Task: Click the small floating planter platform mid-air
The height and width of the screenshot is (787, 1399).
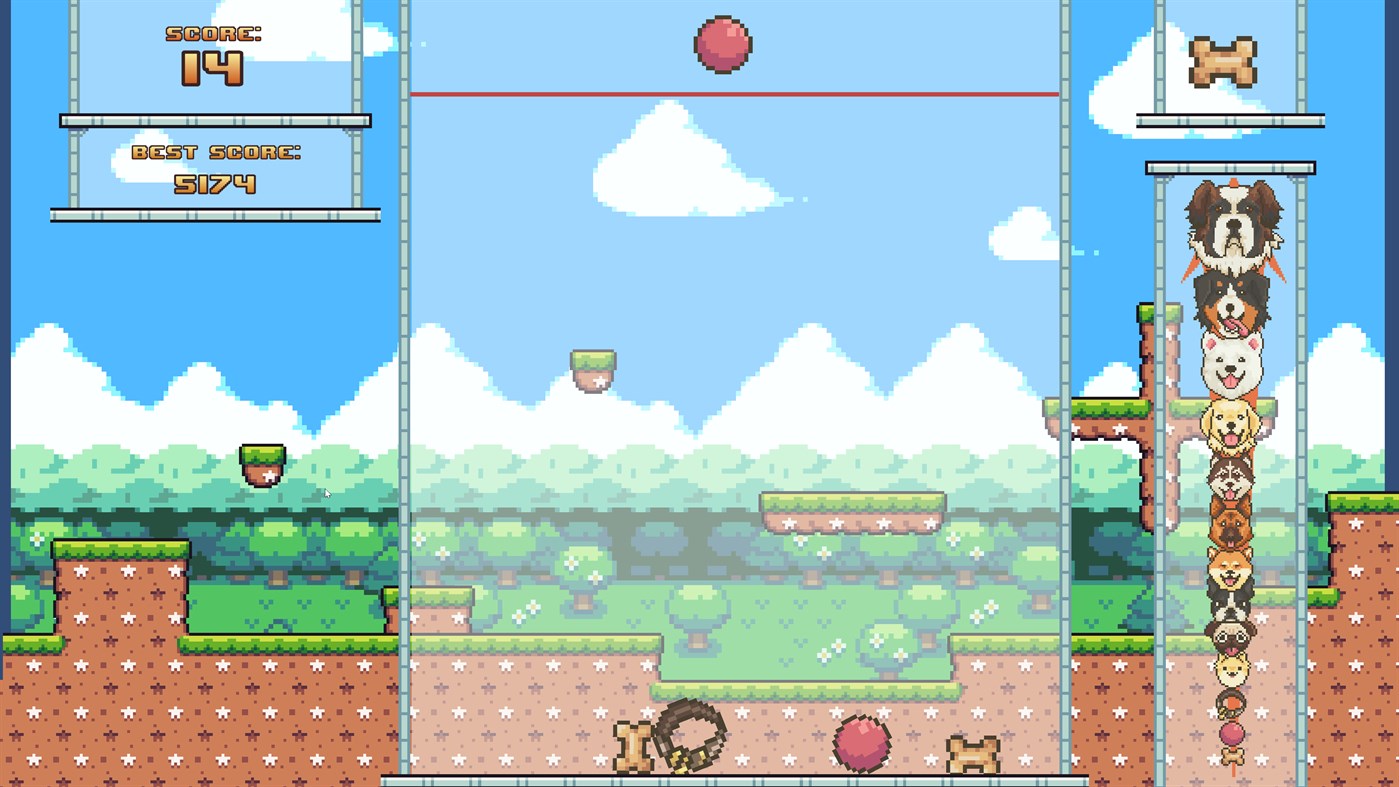Action: 593,368
